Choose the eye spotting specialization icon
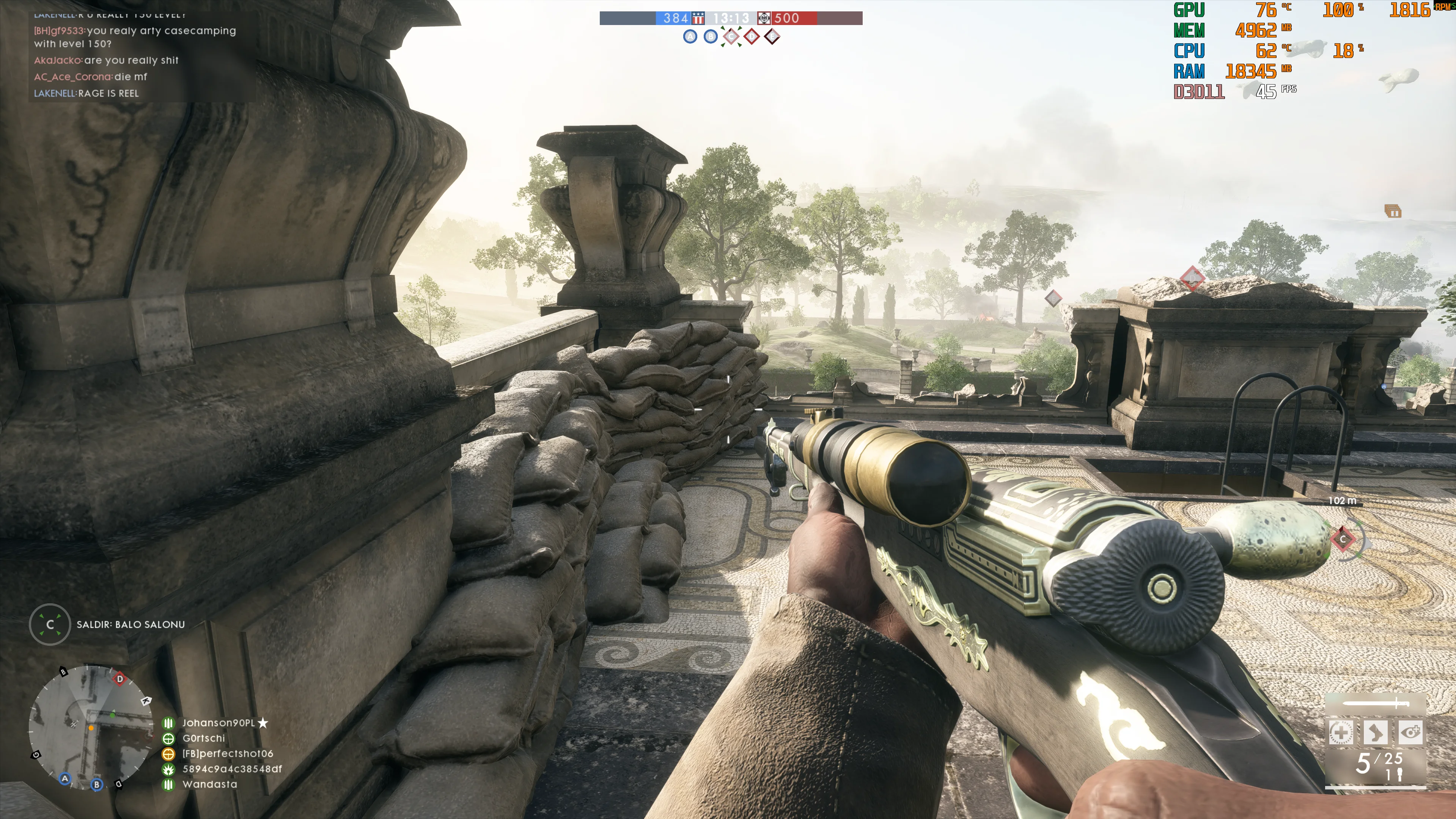This screenshot has width=1456, height=819. (1410, 733)
